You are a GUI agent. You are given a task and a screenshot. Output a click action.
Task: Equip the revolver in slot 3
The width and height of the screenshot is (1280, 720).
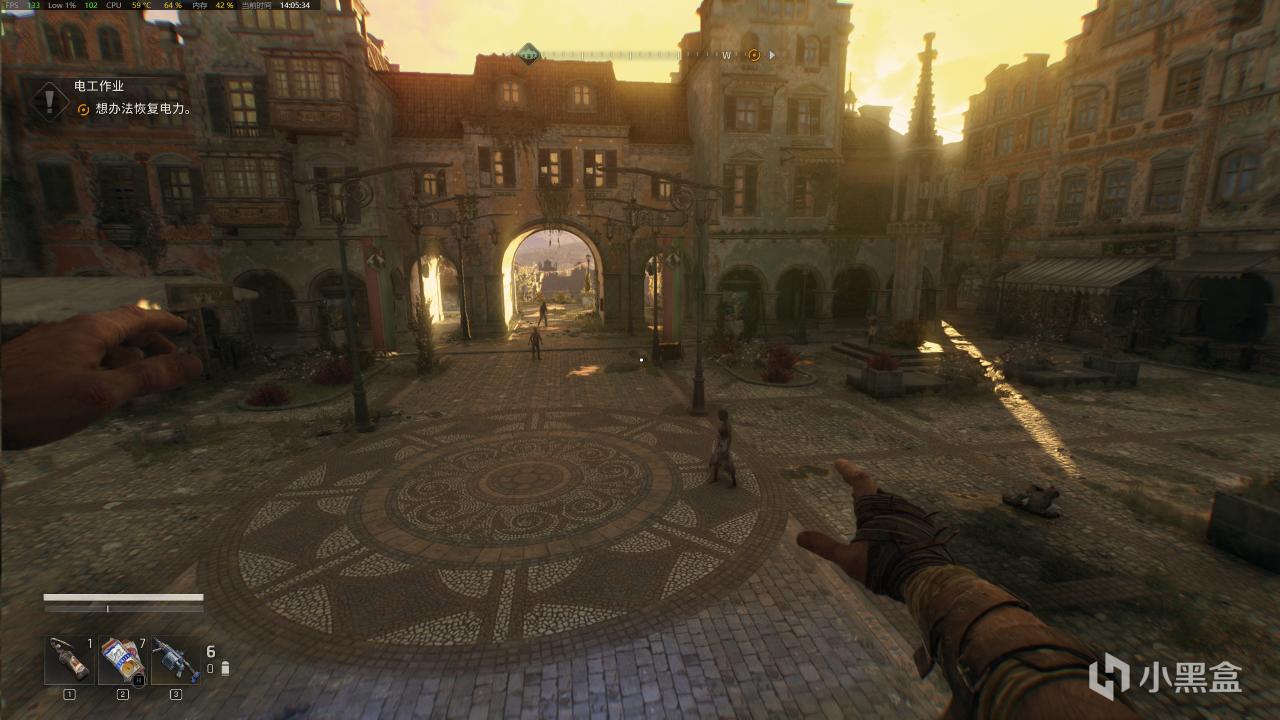(176, 660)
